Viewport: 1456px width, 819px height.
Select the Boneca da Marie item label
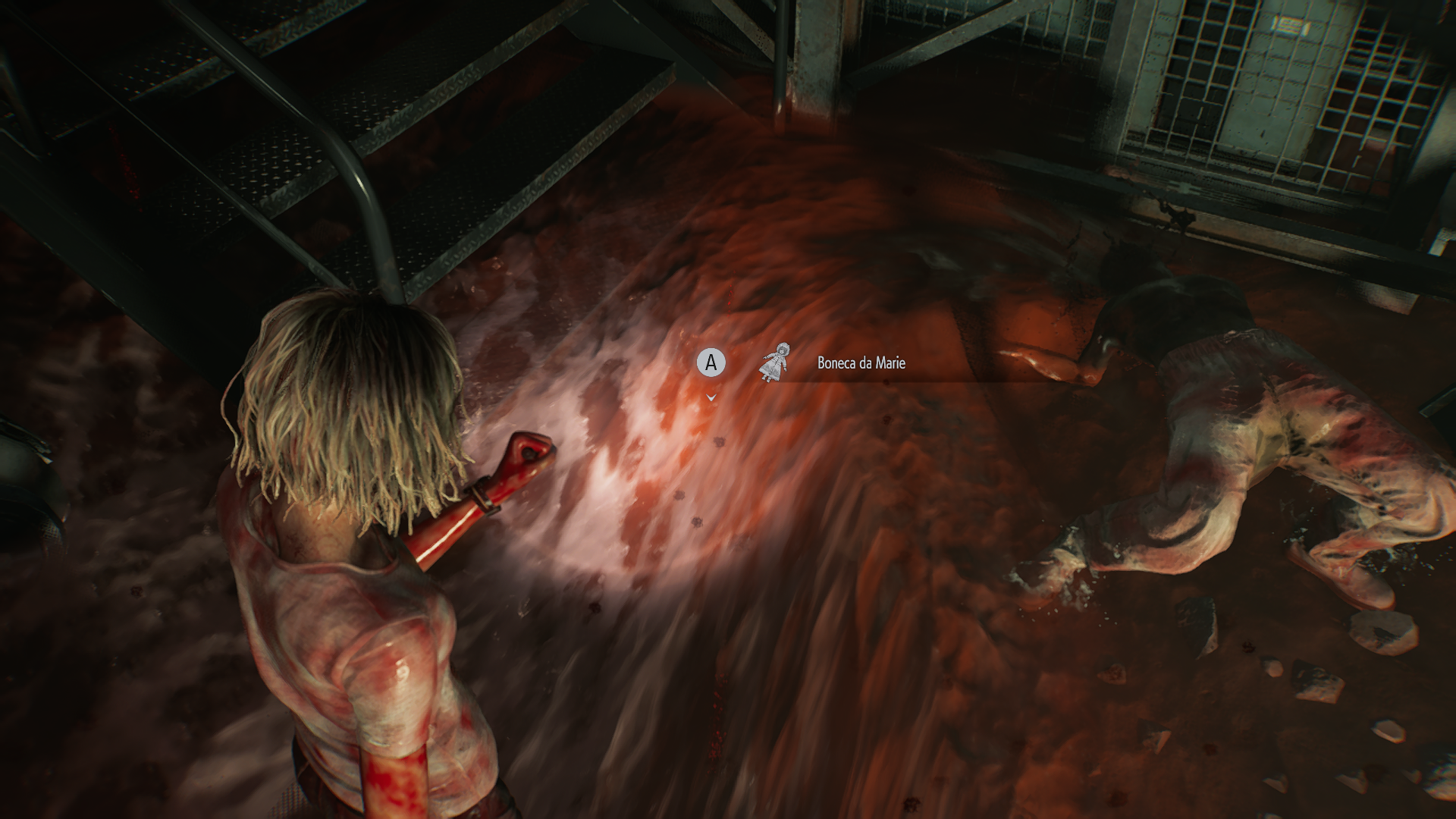click(861, 363)
